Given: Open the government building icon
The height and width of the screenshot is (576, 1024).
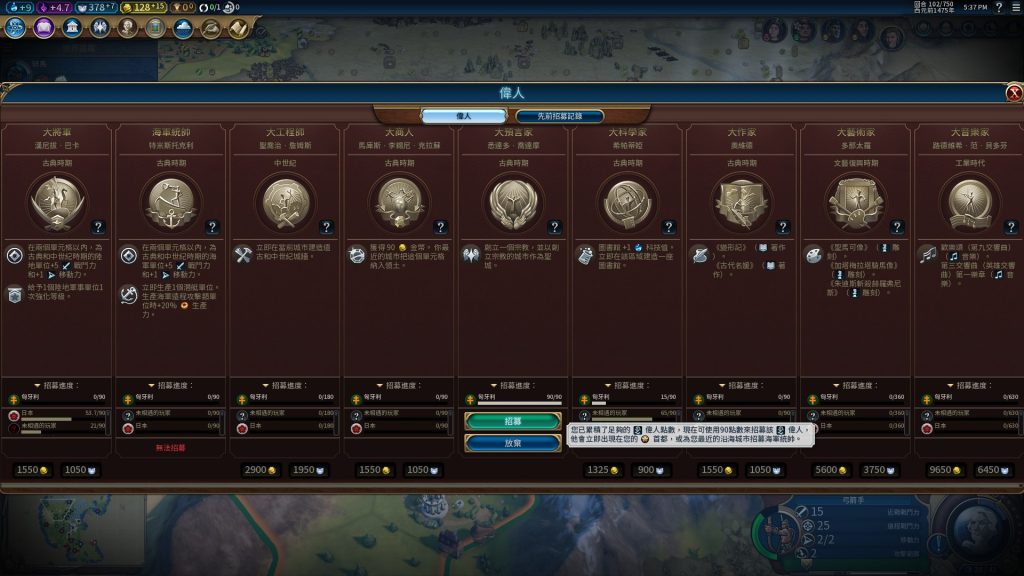Looking at the screenshot, I should pos(72,28).
